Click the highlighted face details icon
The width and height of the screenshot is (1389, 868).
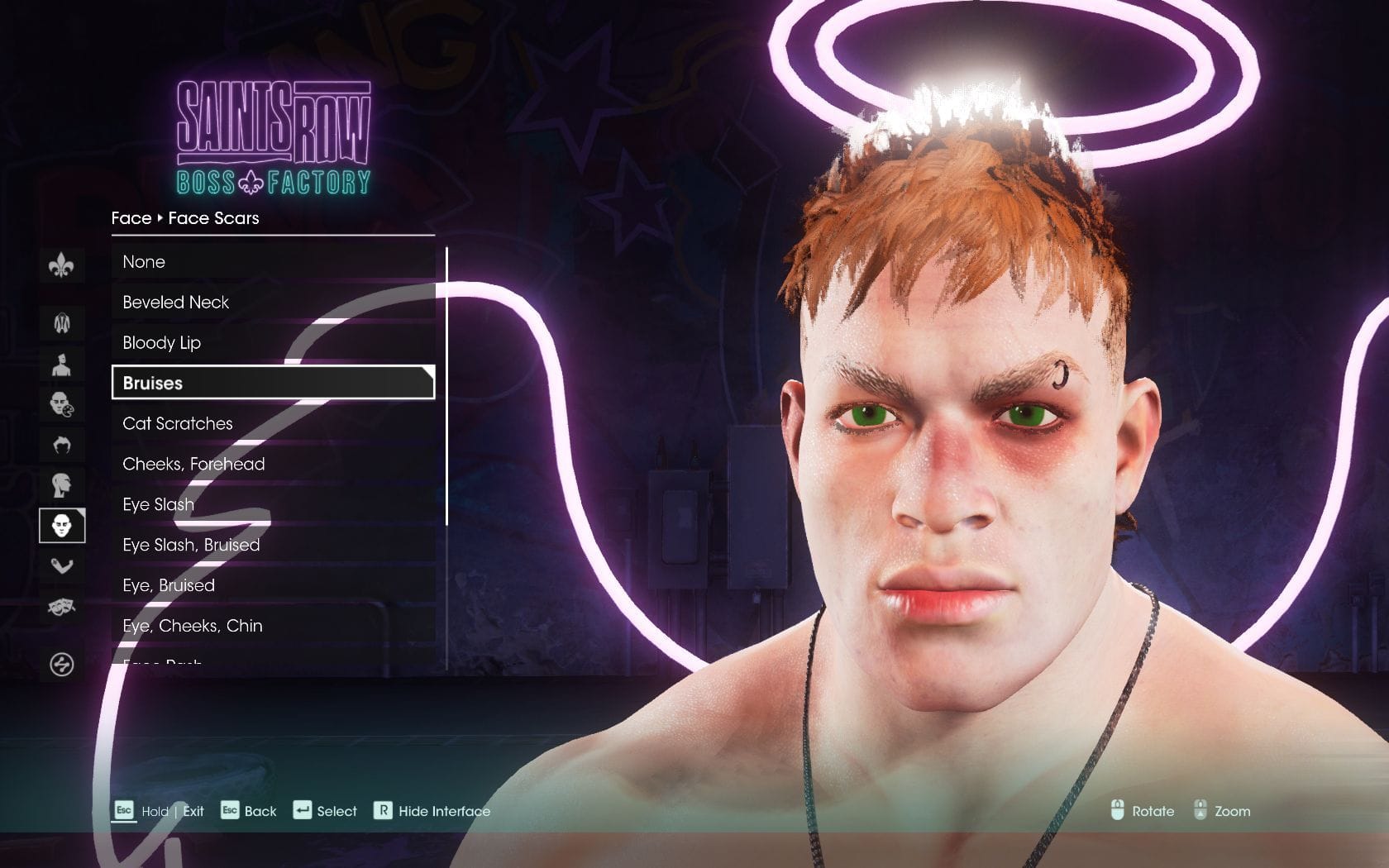pos(62,525)
